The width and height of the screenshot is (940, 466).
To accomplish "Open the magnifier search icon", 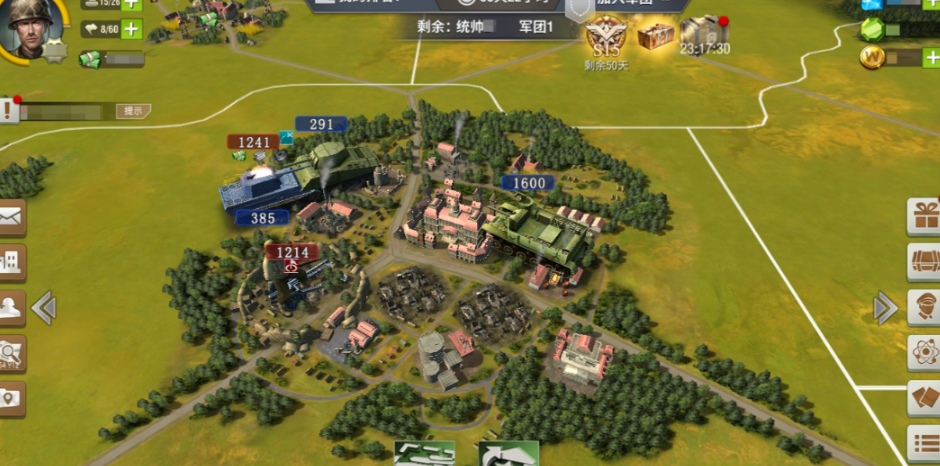I will pos(11,352).
